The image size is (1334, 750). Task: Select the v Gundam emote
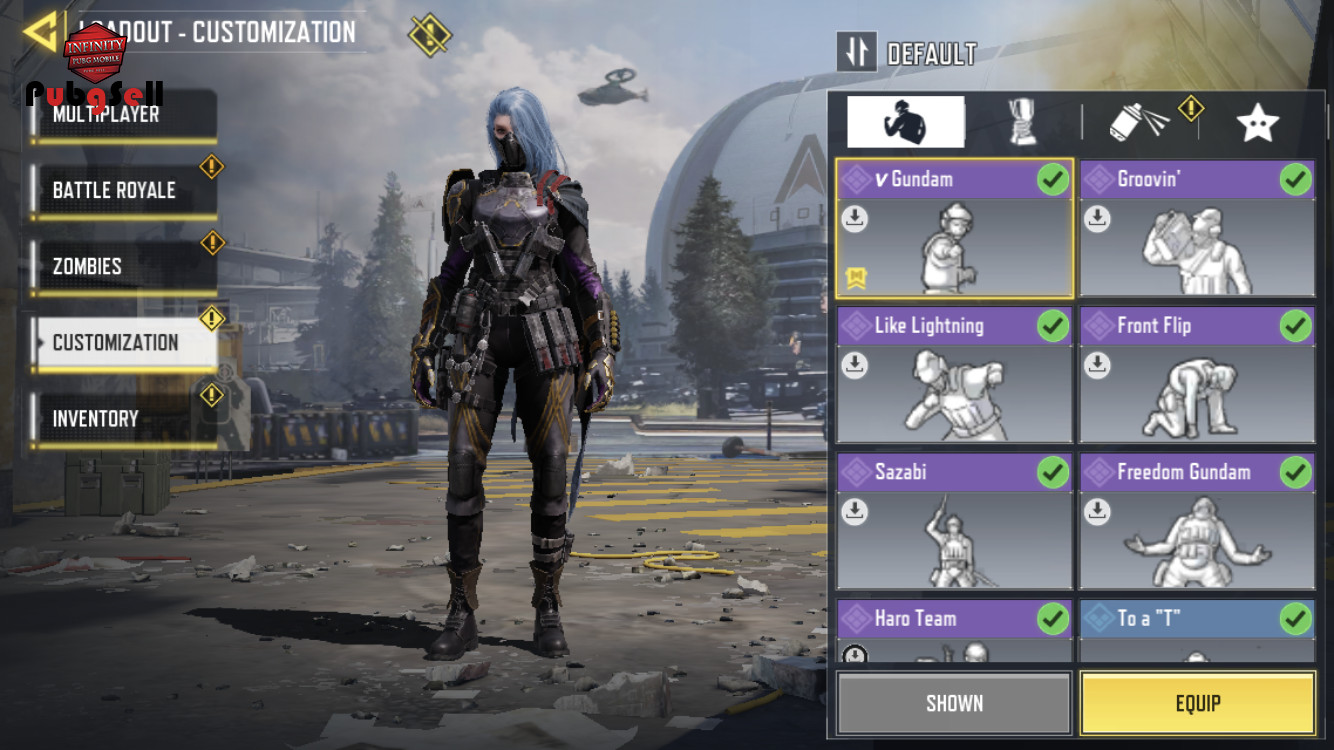(954, 229)
